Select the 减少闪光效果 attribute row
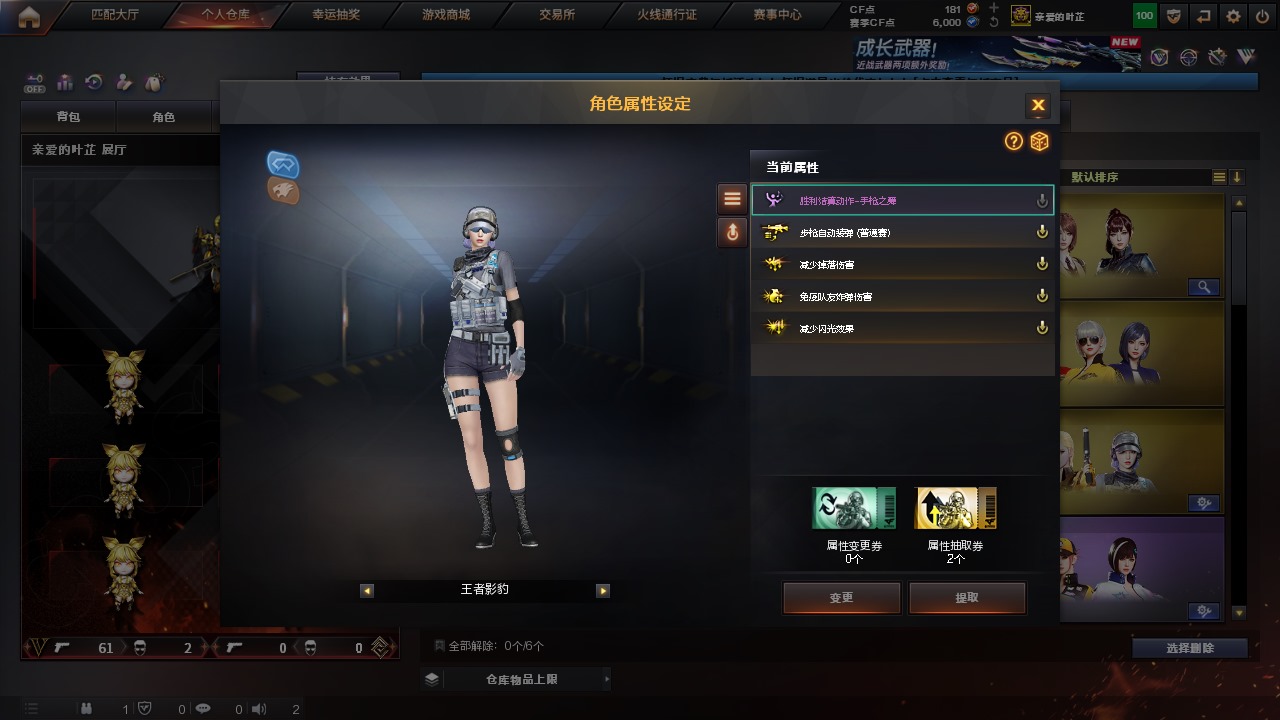1280x720 pixels. [902, 329]
